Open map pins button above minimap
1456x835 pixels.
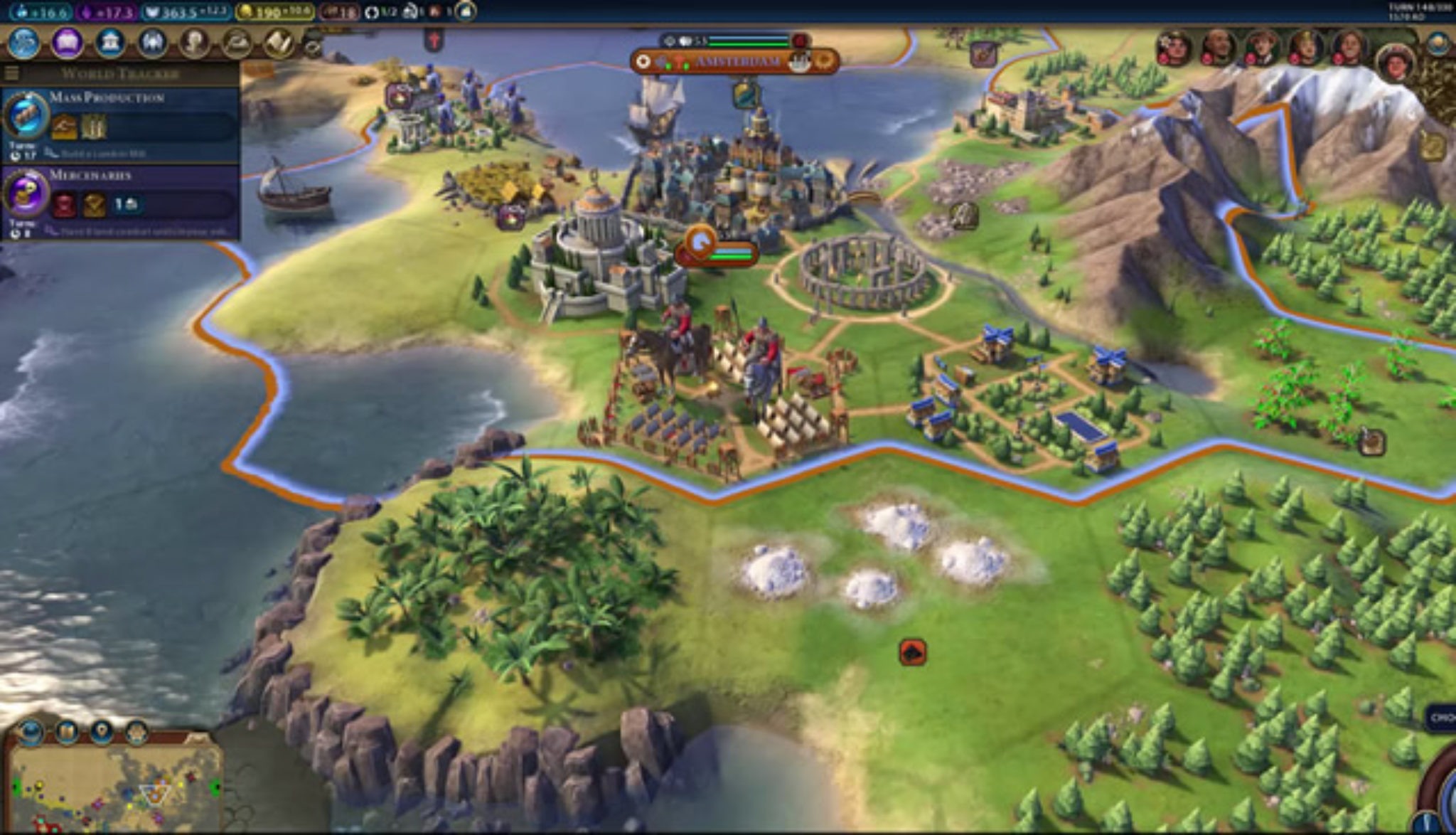point(102,732)
